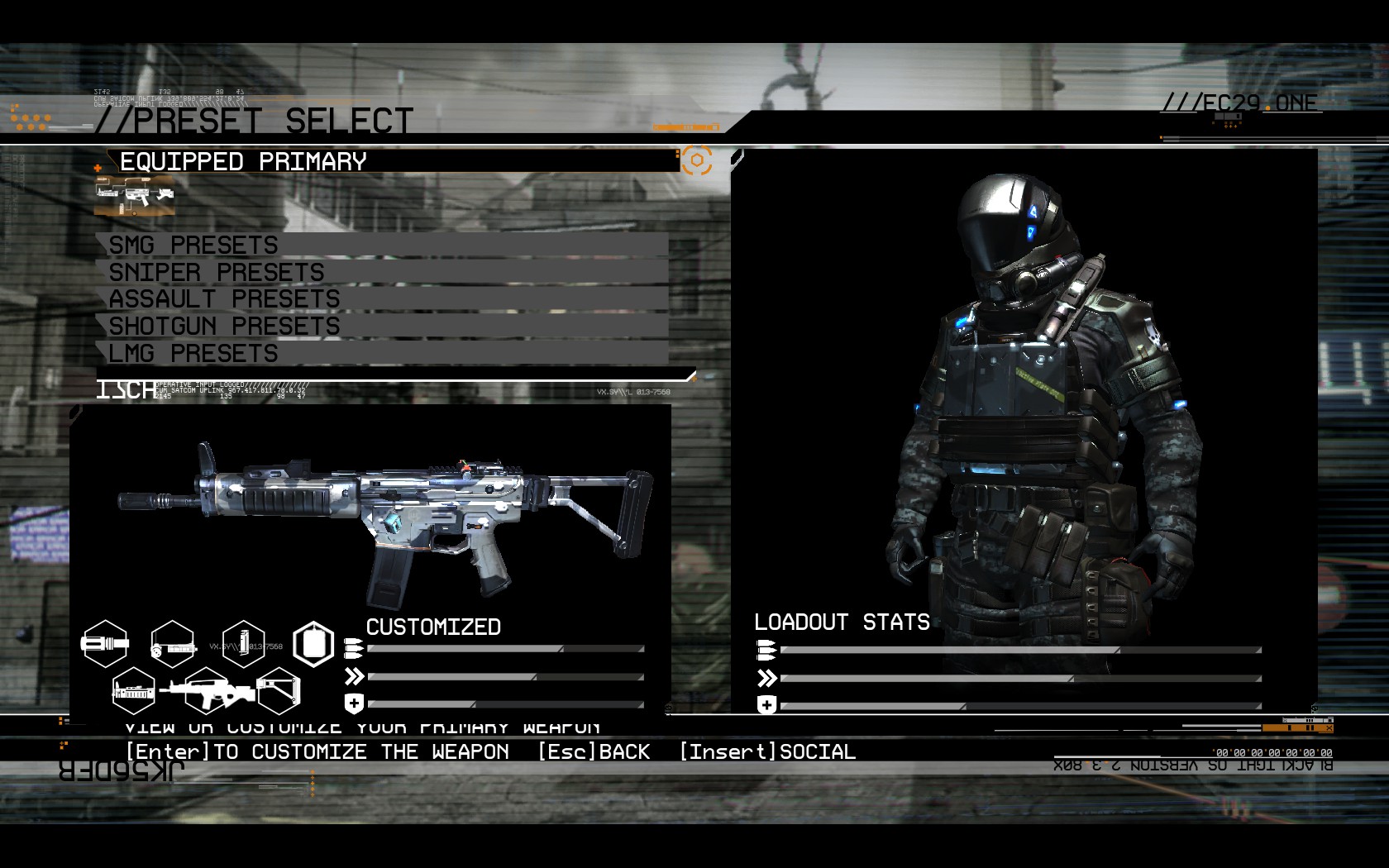Choose the rifle receiver hexagon icon
Screen dimensions: 1389x868
point(206,691)
